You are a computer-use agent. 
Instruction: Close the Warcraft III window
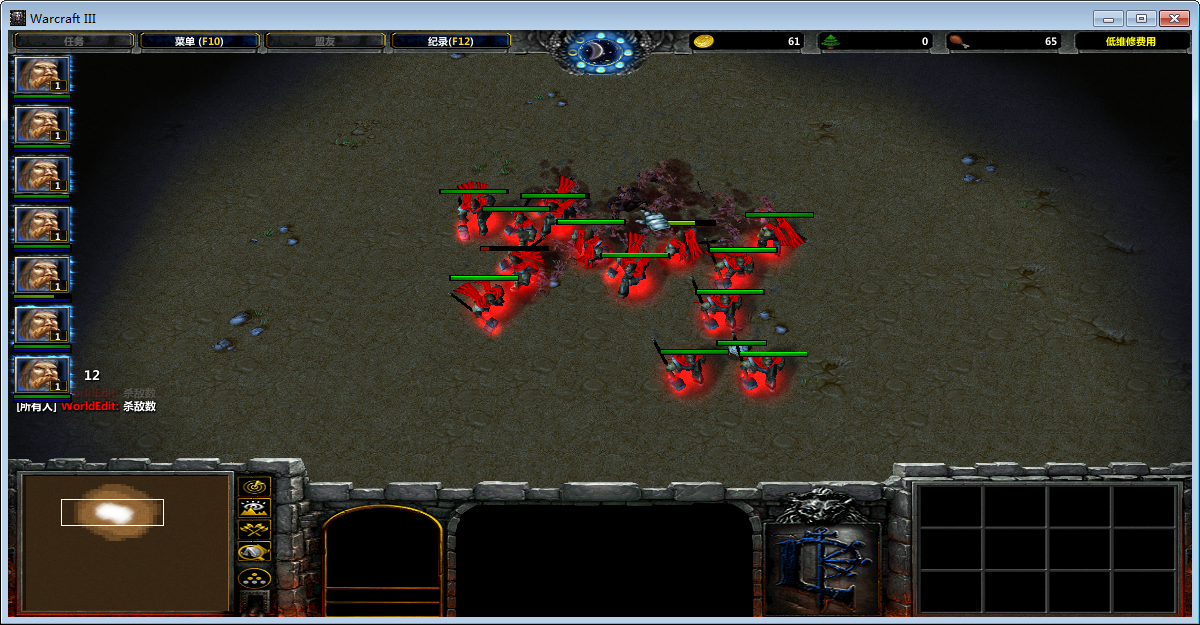[1174, 18]
